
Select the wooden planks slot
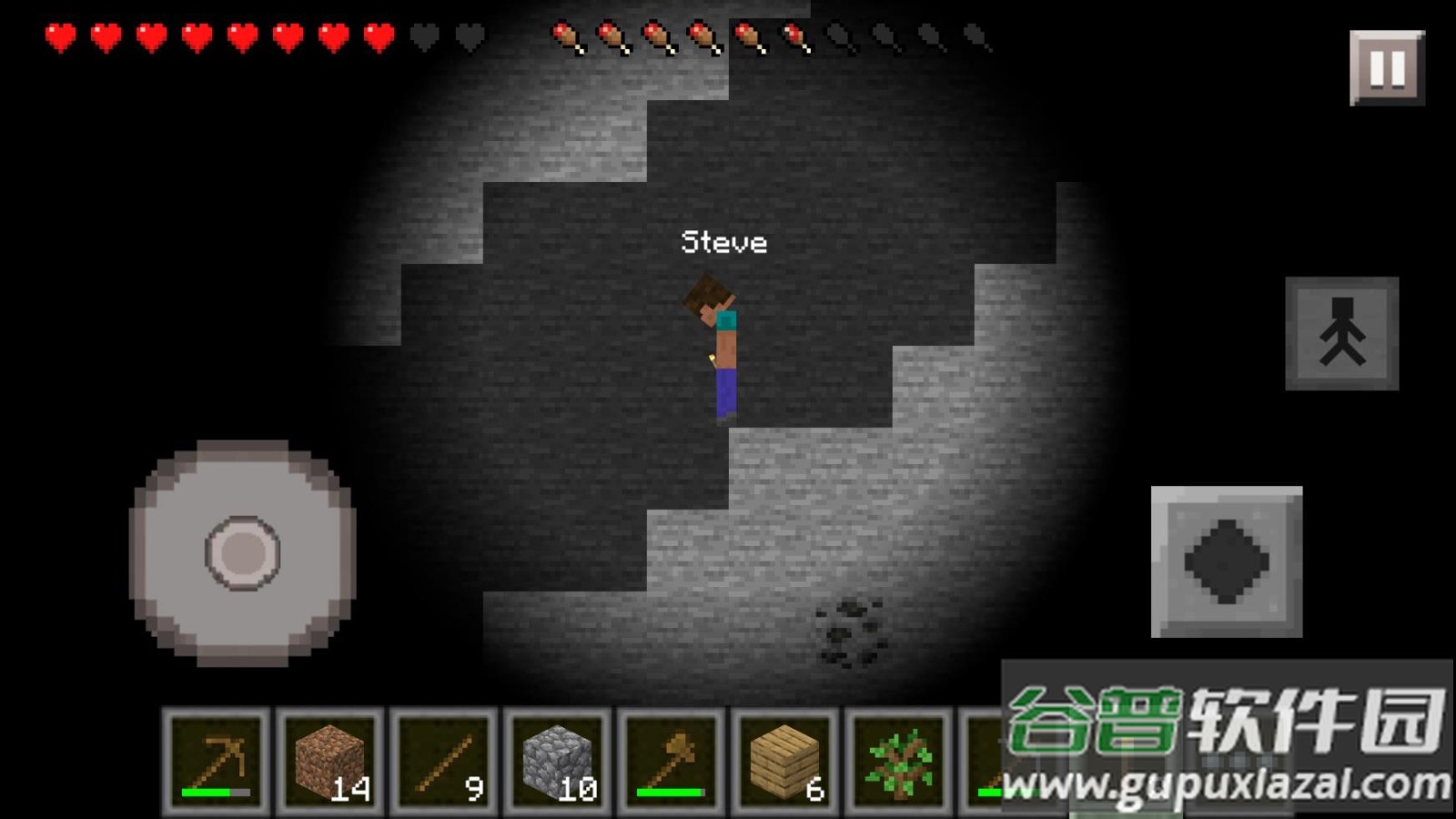tap(785, 761)
